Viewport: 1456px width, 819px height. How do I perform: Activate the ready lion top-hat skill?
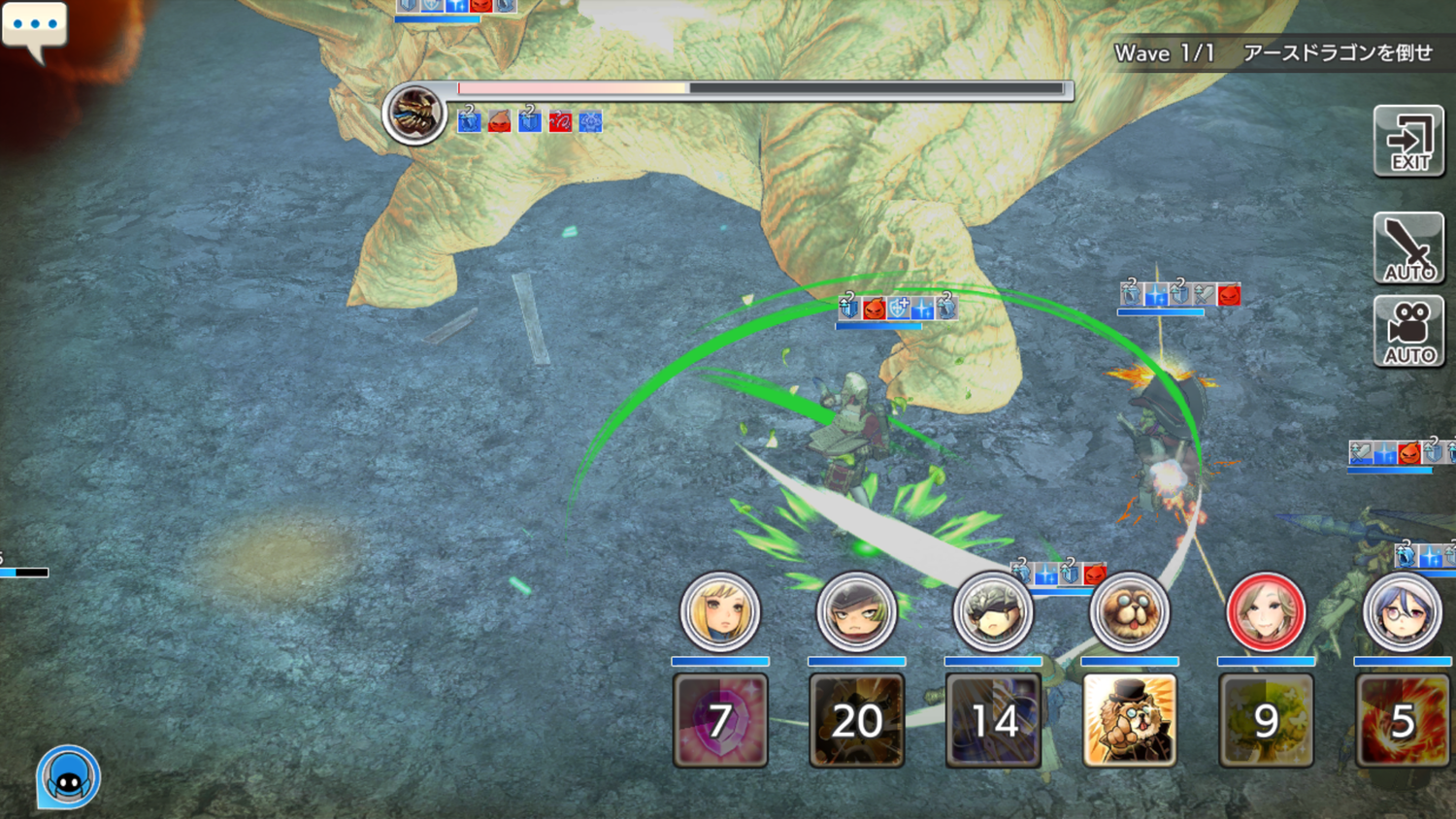pyautogui.click(x=1129, y=720)
